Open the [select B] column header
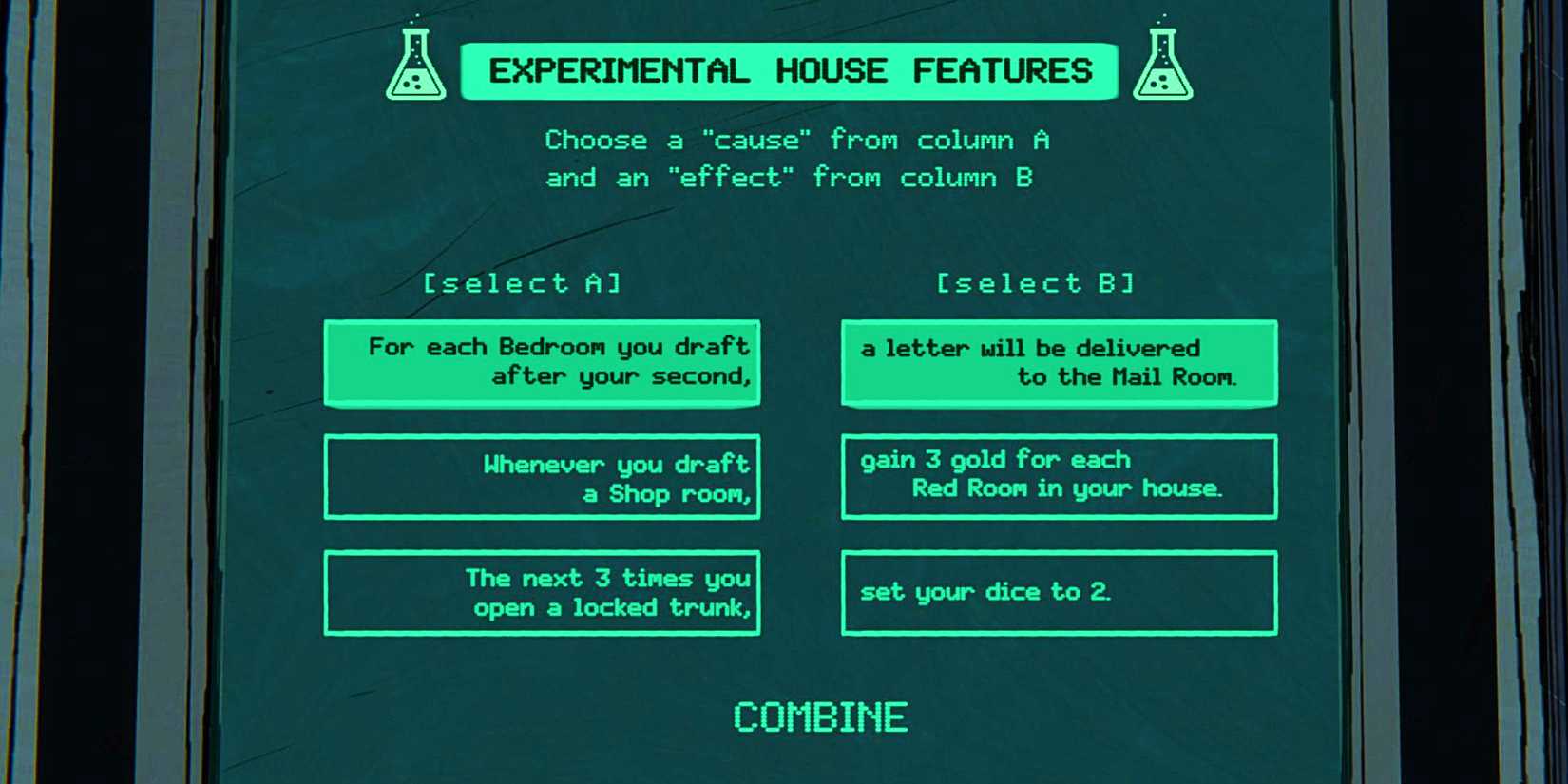The image size is (1568, 784). [x=1035, y=282]
